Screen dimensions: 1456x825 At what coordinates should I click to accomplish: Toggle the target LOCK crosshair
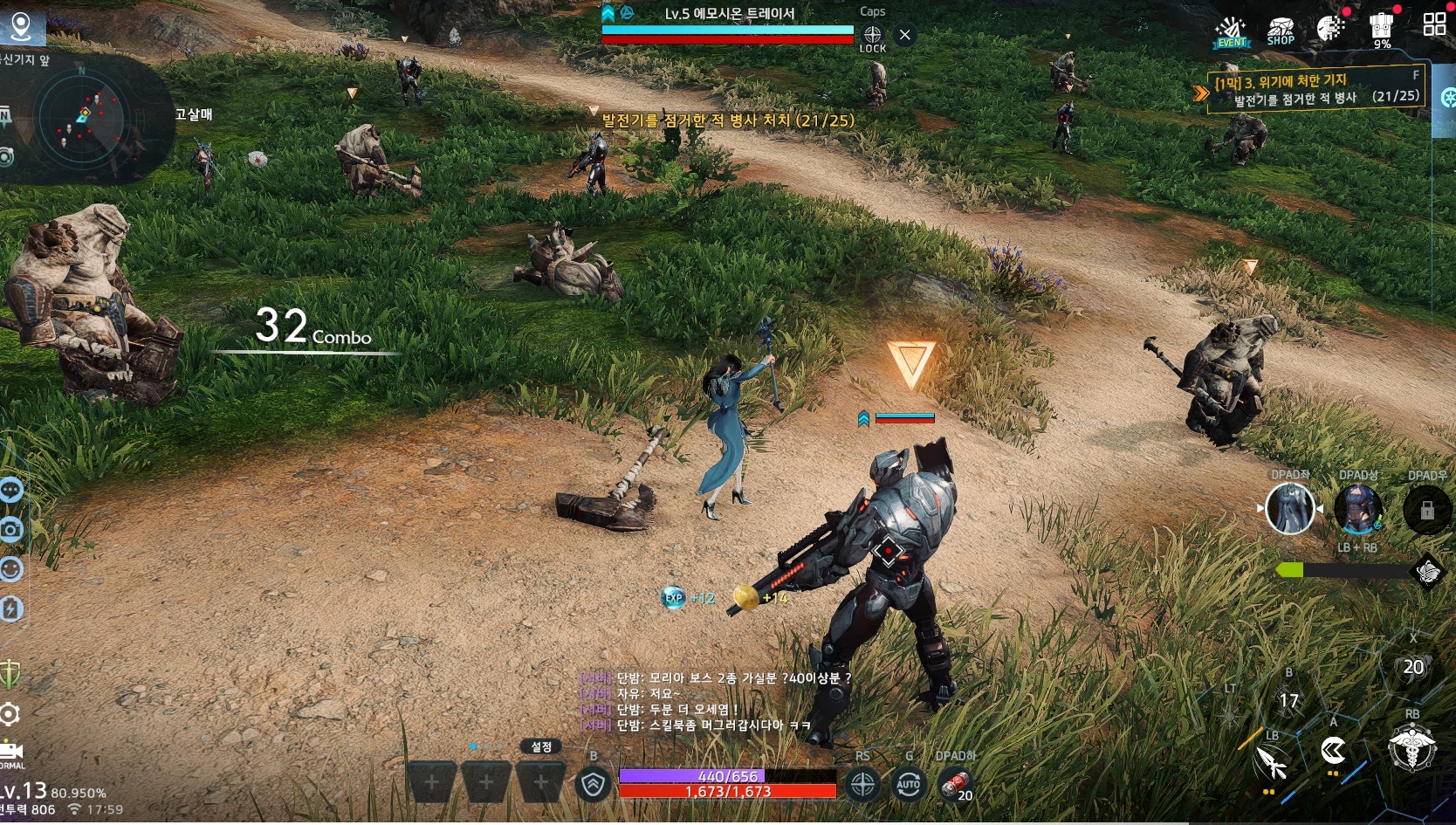click(872, 36)
